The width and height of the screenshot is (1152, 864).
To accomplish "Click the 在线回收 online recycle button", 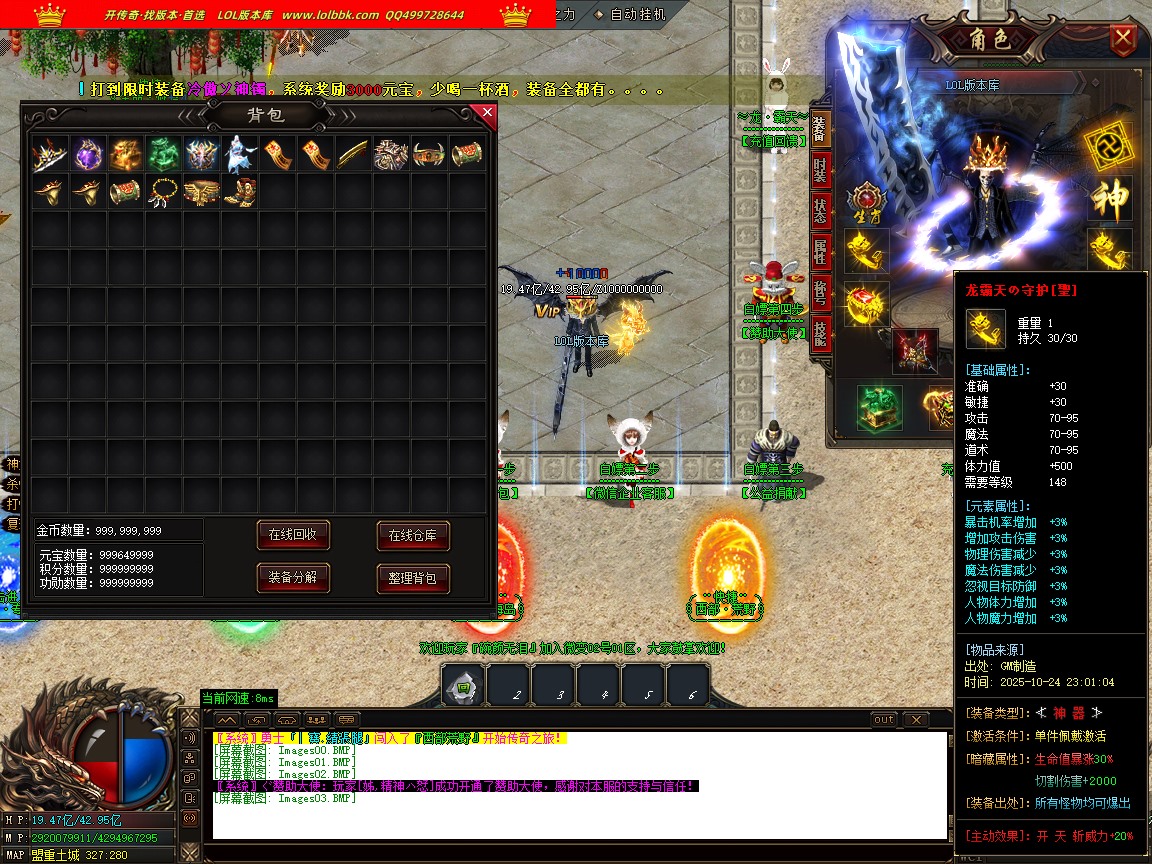I will coord(293,535).
